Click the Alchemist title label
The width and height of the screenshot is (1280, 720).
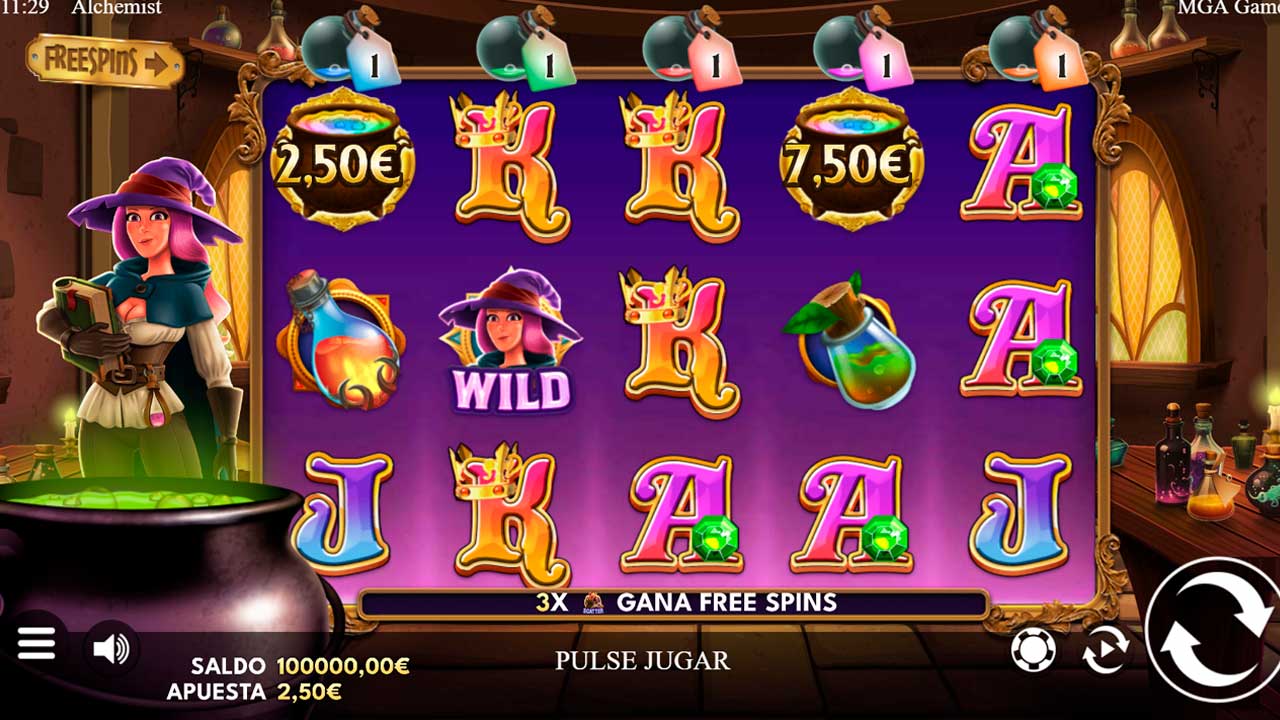(116, 8)
